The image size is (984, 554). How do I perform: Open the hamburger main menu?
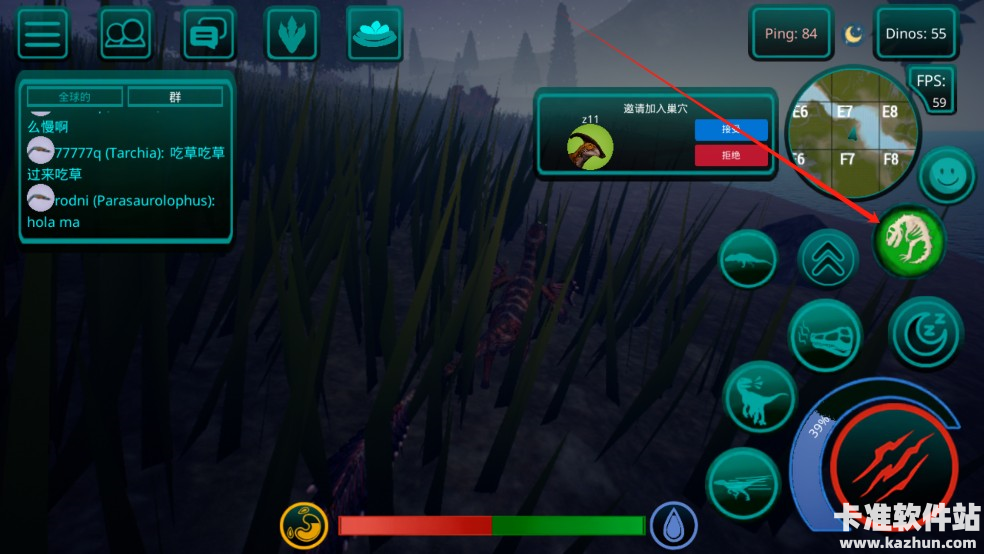coord(43,34)
